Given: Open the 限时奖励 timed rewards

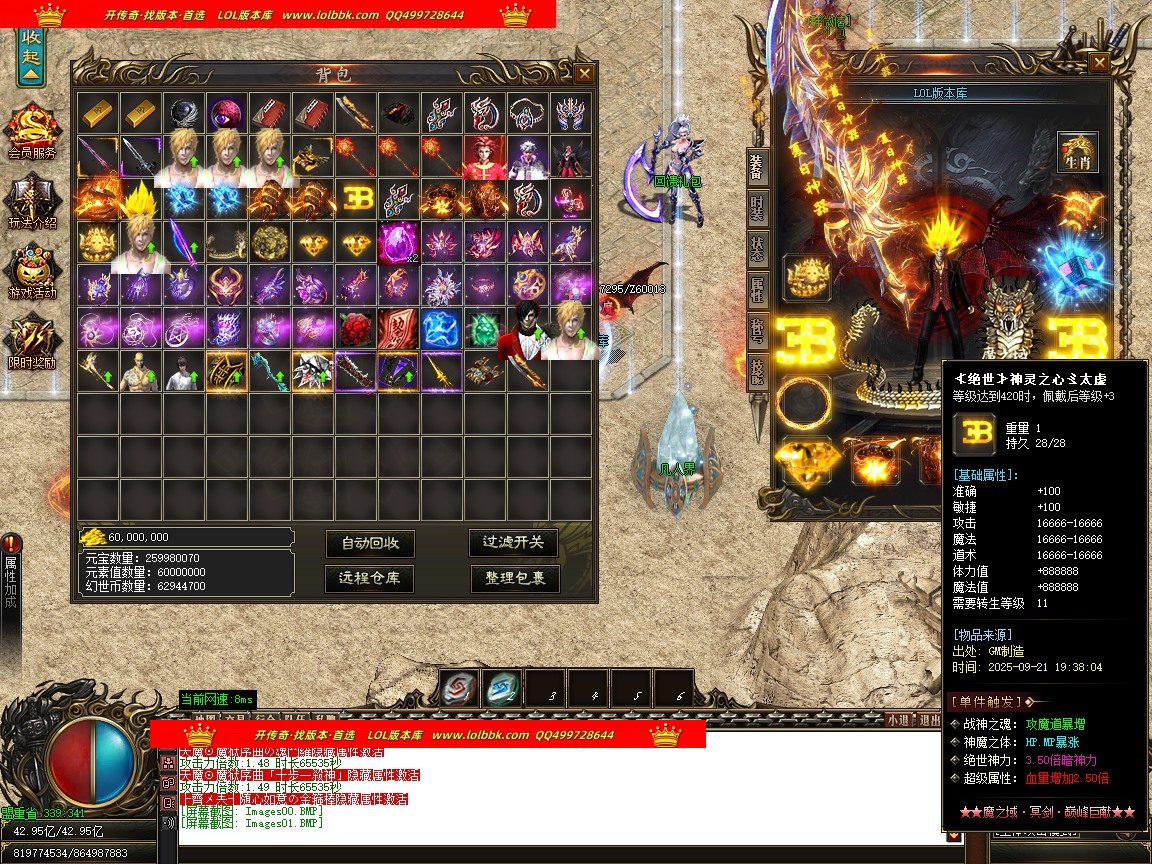Looking at the screenshot, I should 32,340.
